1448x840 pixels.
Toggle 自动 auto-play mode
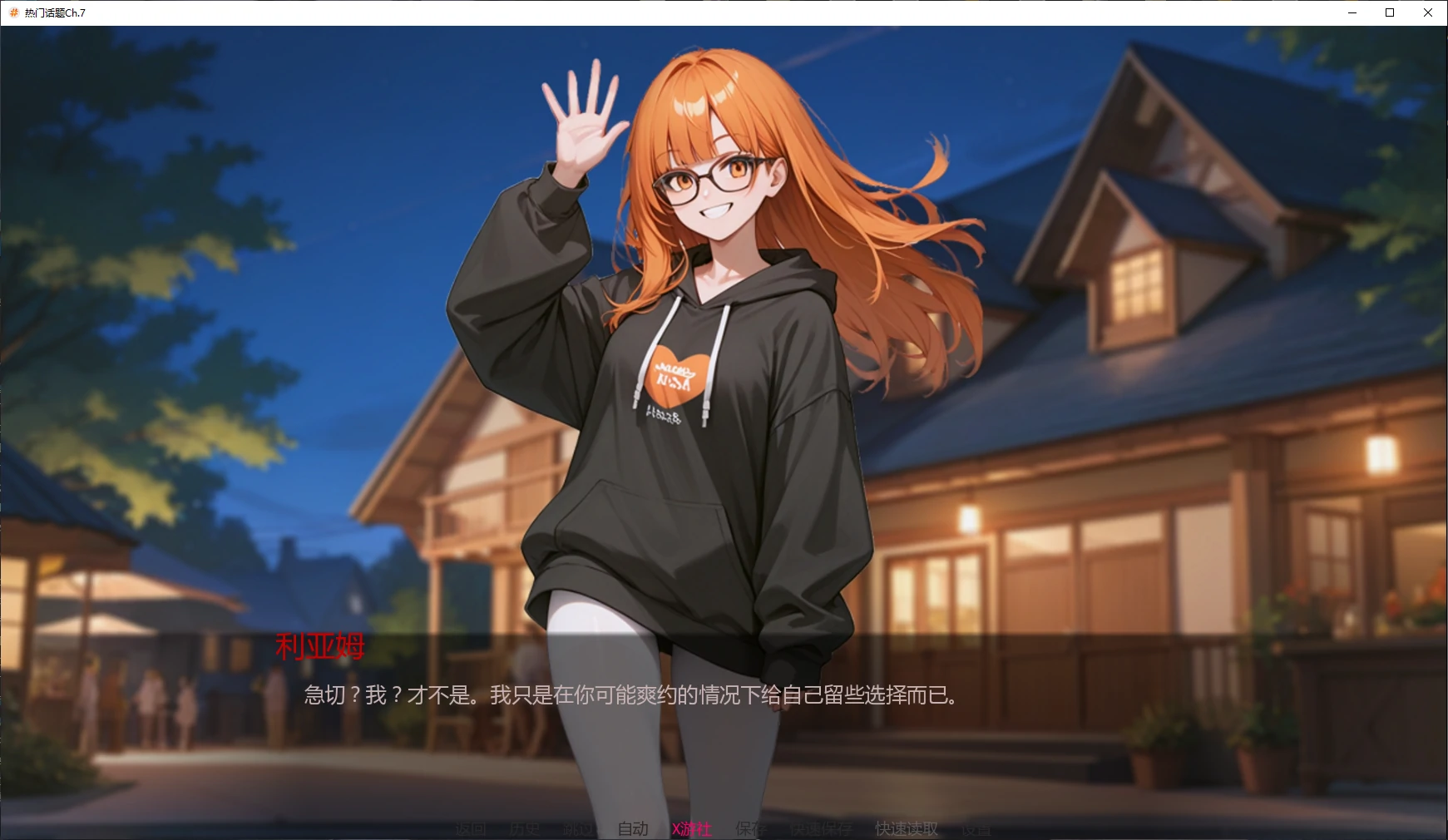tap(633, 828)
